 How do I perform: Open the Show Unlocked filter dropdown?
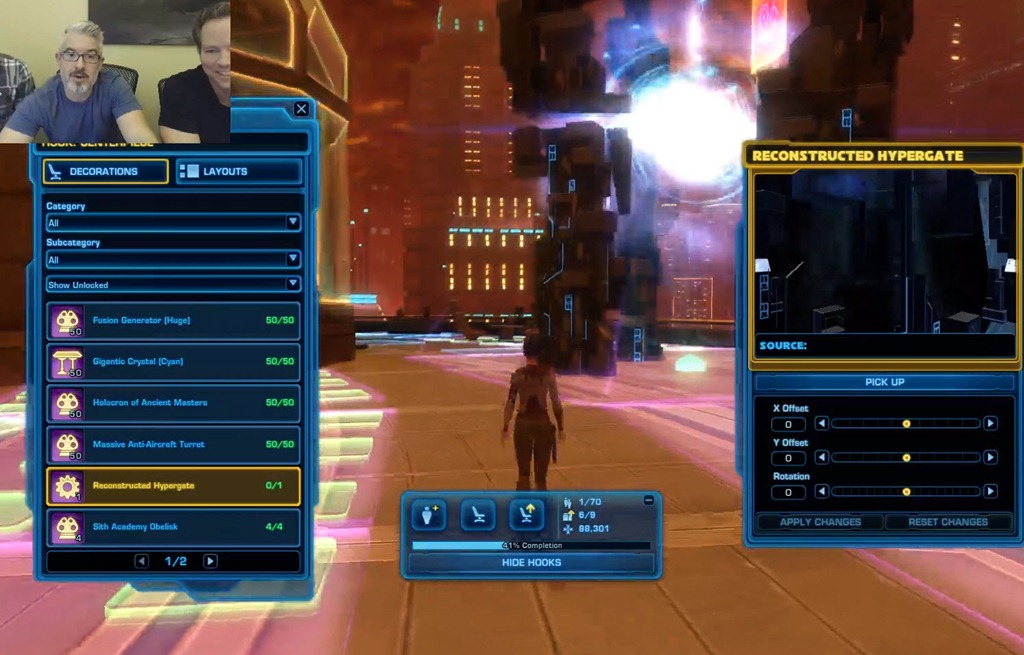173,285
